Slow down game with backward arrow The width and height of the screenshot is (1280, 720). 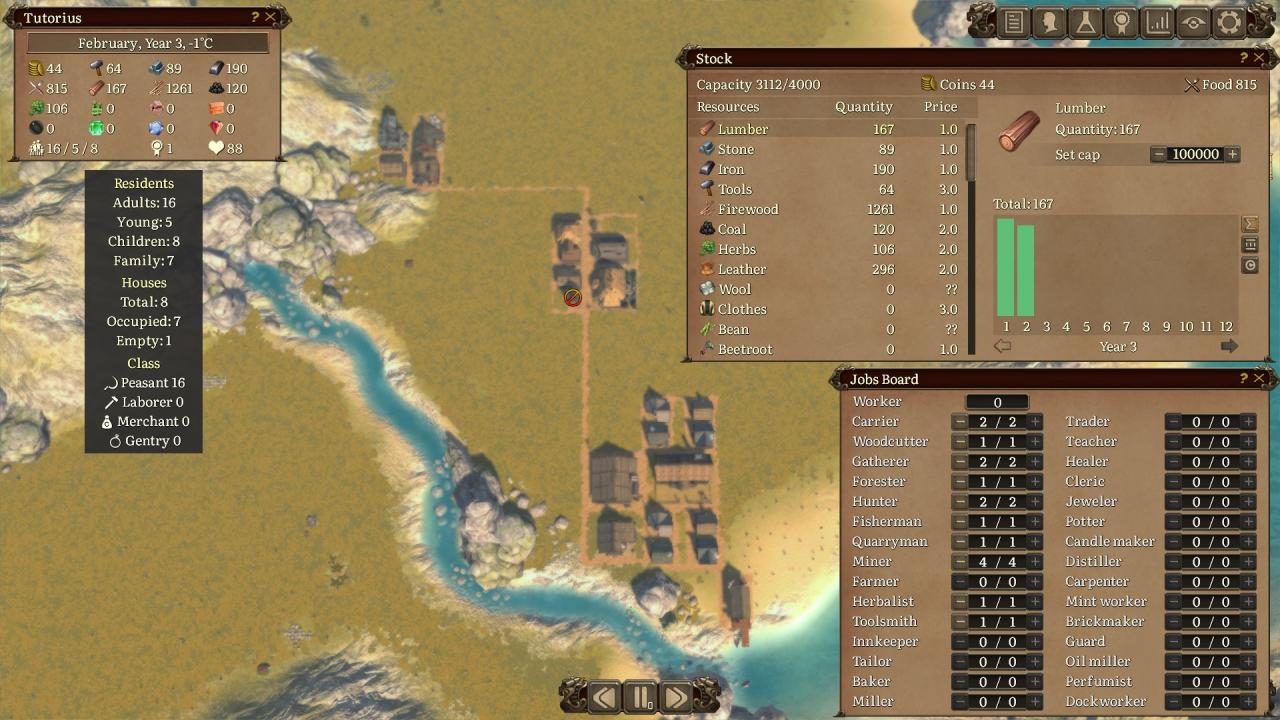point(604,697)
